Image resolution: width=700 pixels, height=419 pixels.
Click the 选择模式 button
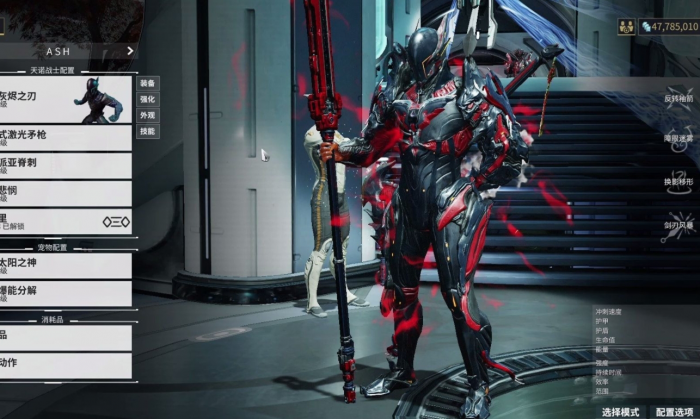coord(620,411)
